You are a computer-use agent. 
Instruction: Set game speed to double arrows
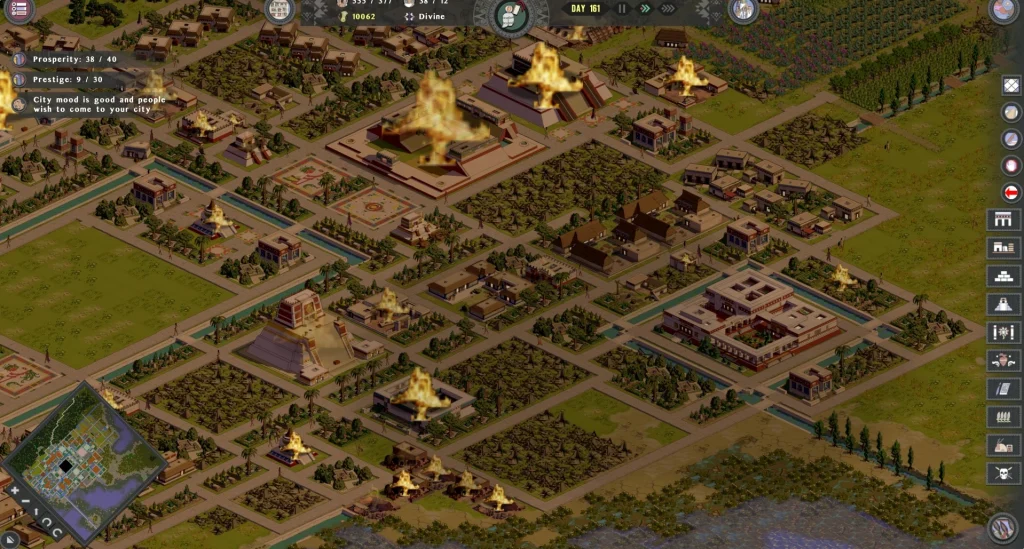tap(645, 9)
